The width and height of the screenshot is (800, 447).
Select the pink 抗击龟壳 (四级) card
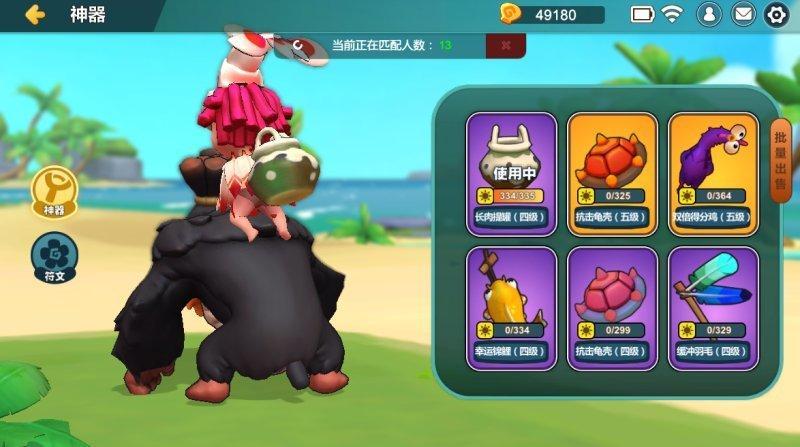click(612, 307)
